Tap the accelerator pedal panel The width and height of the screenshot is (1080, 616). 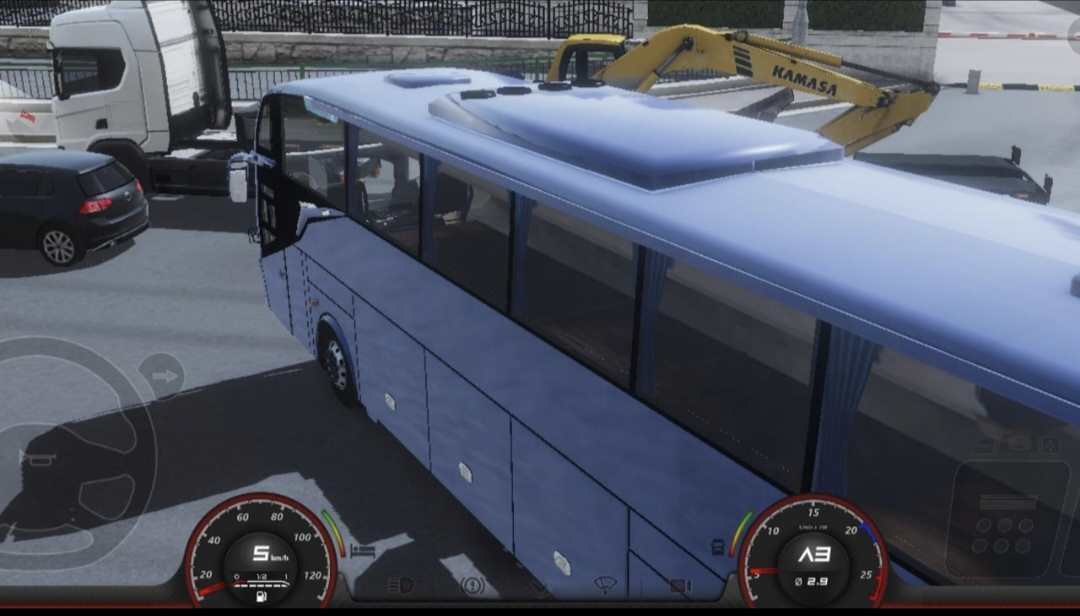click(1006, 520)
